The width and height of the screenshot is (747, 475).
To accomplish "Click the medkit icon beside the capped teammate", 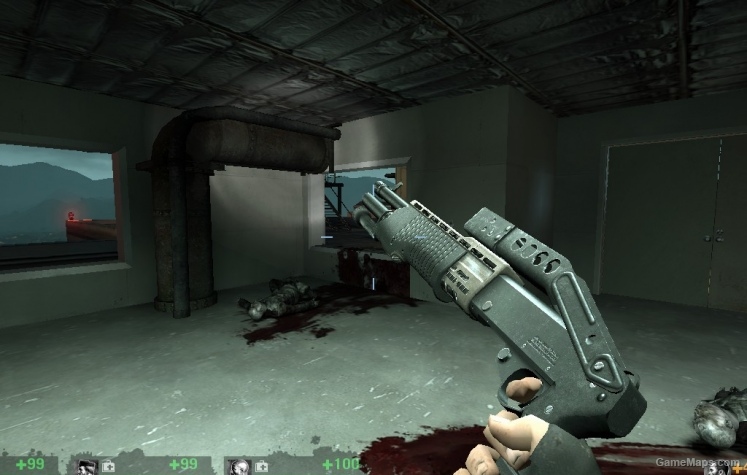I will 108,467.
